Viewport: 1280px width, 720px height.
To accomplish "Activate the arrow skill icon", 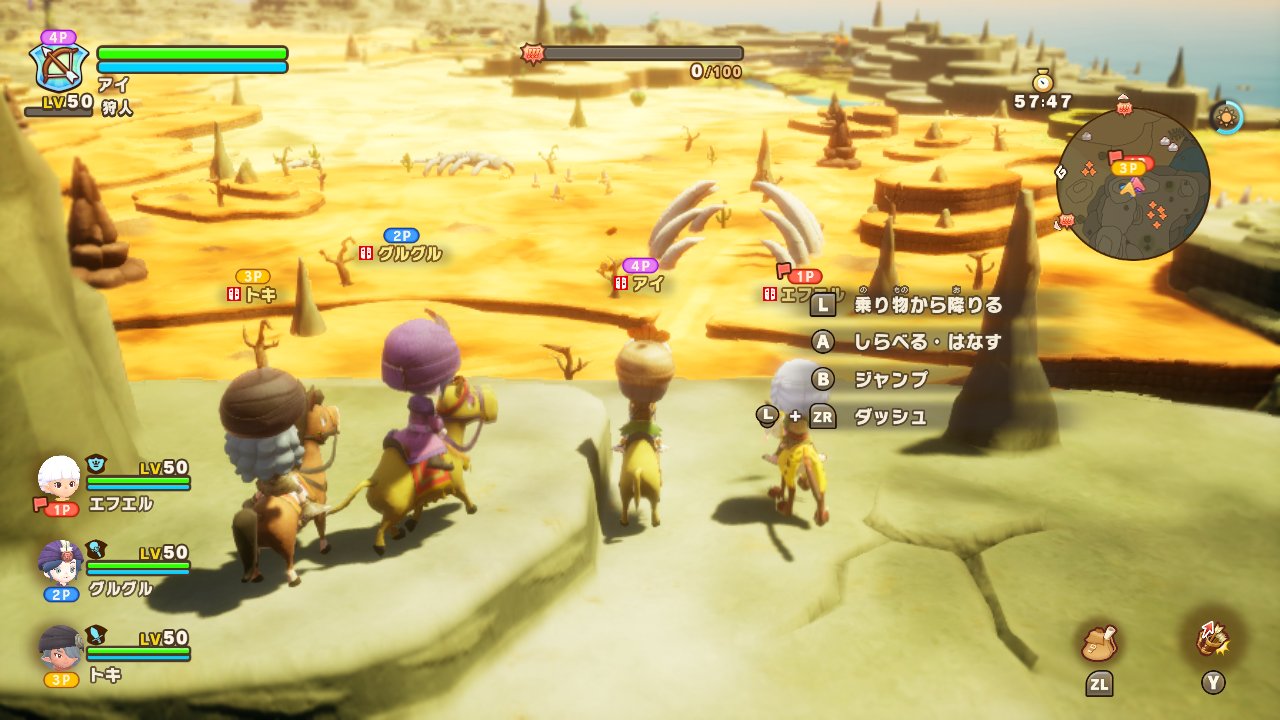I will click(1213, 640).
